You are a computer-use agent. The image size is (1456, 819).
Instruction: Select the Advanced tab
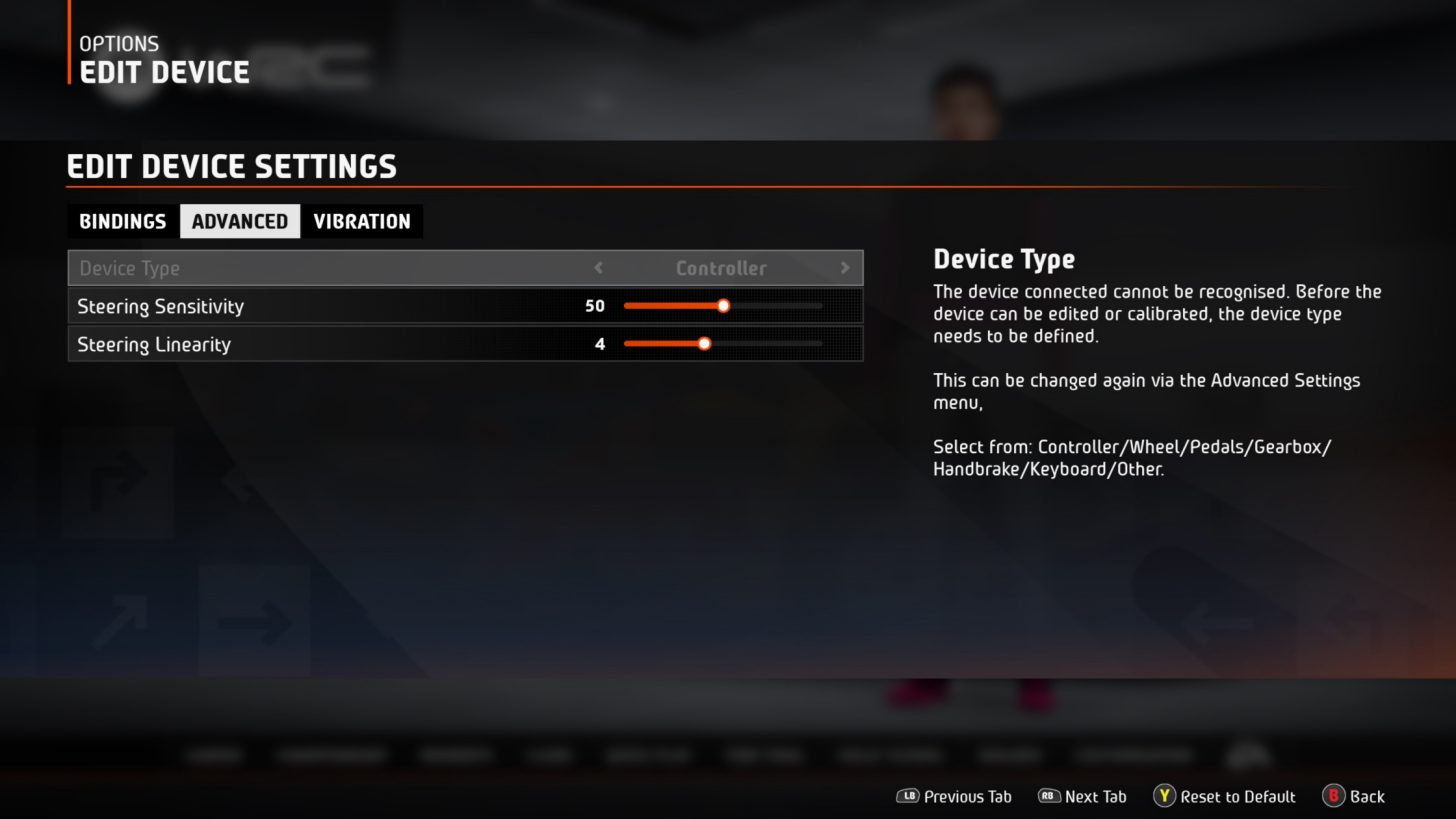(x=239, y=221)
